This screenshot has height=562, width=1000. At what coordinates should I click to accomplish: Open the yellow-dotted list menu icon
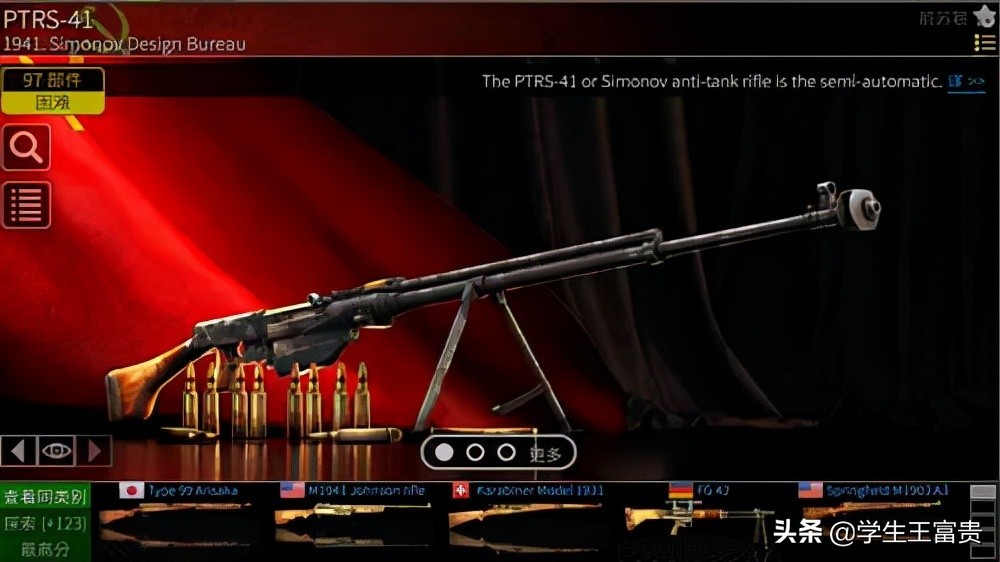point(984,43)
